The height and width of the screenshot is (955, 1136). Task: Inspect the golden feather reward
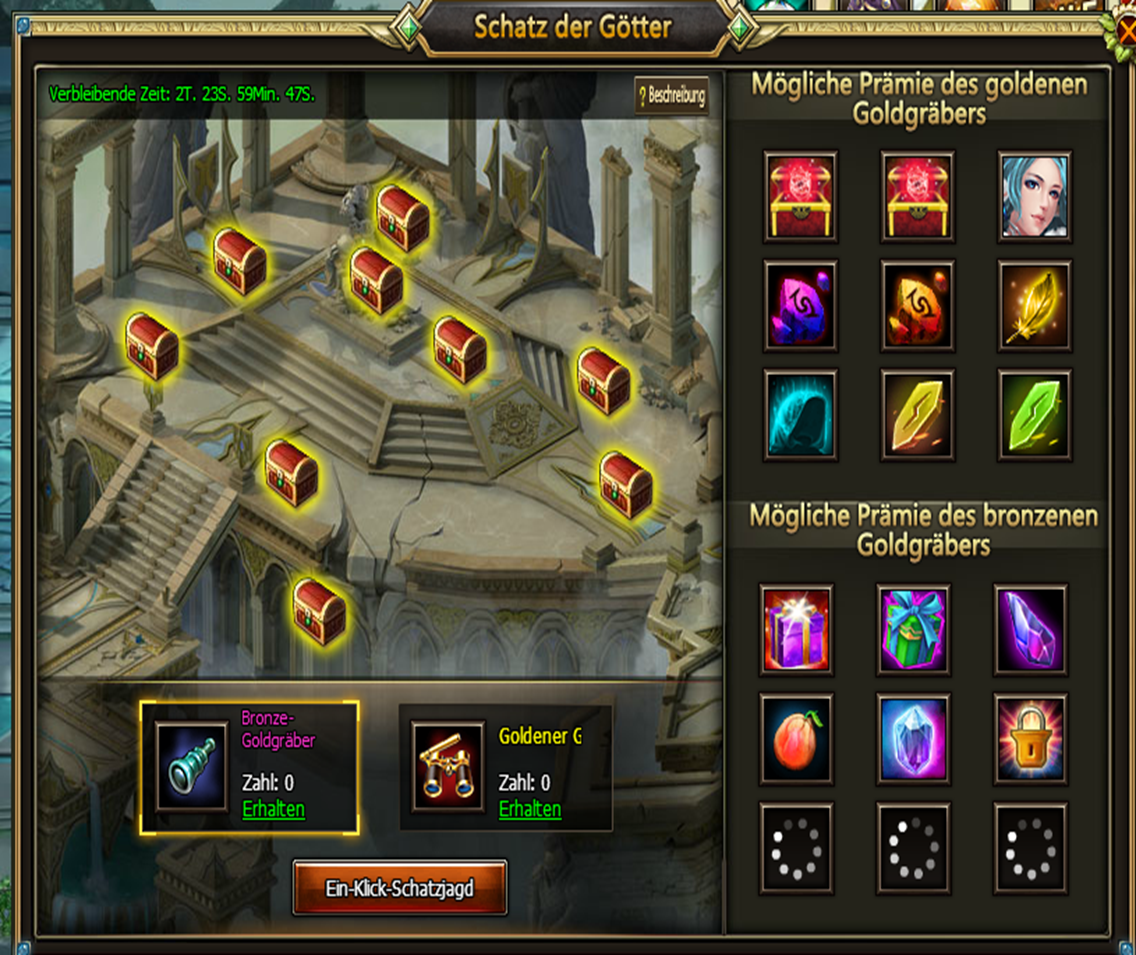point(1035,306)
